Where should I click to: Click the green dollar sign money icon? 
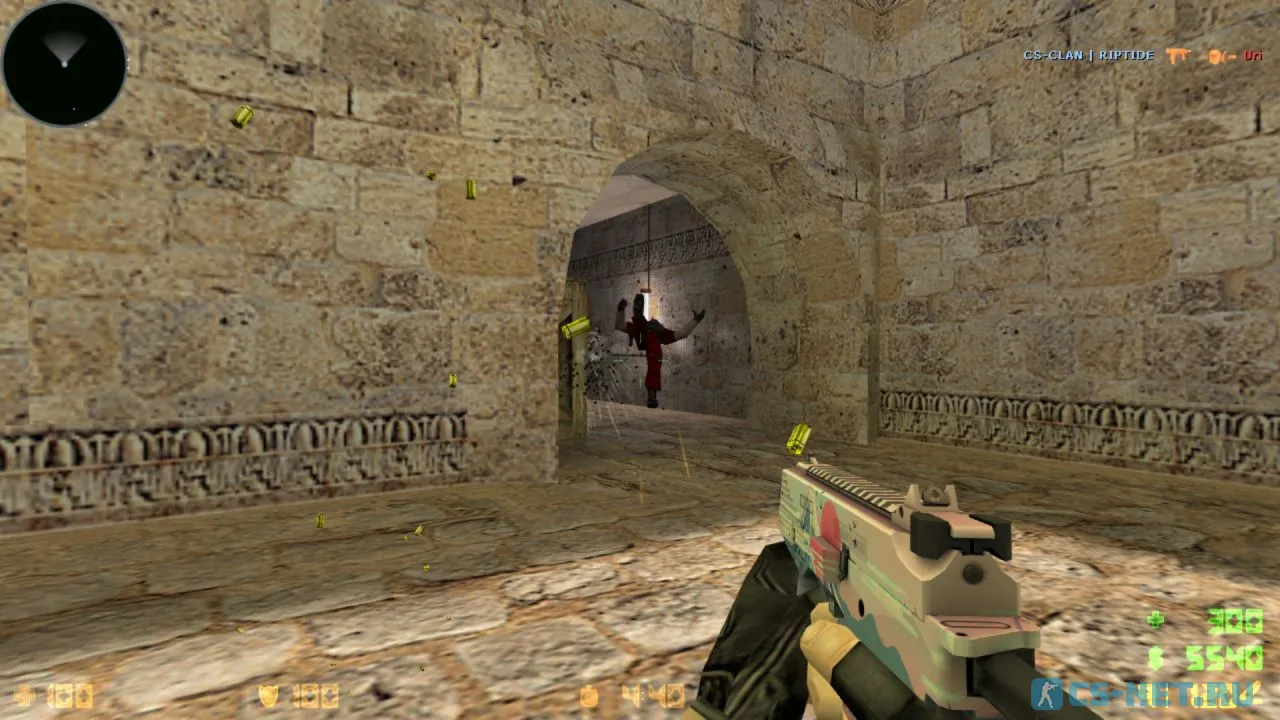pyautogui.click(x=1155, y=658)
